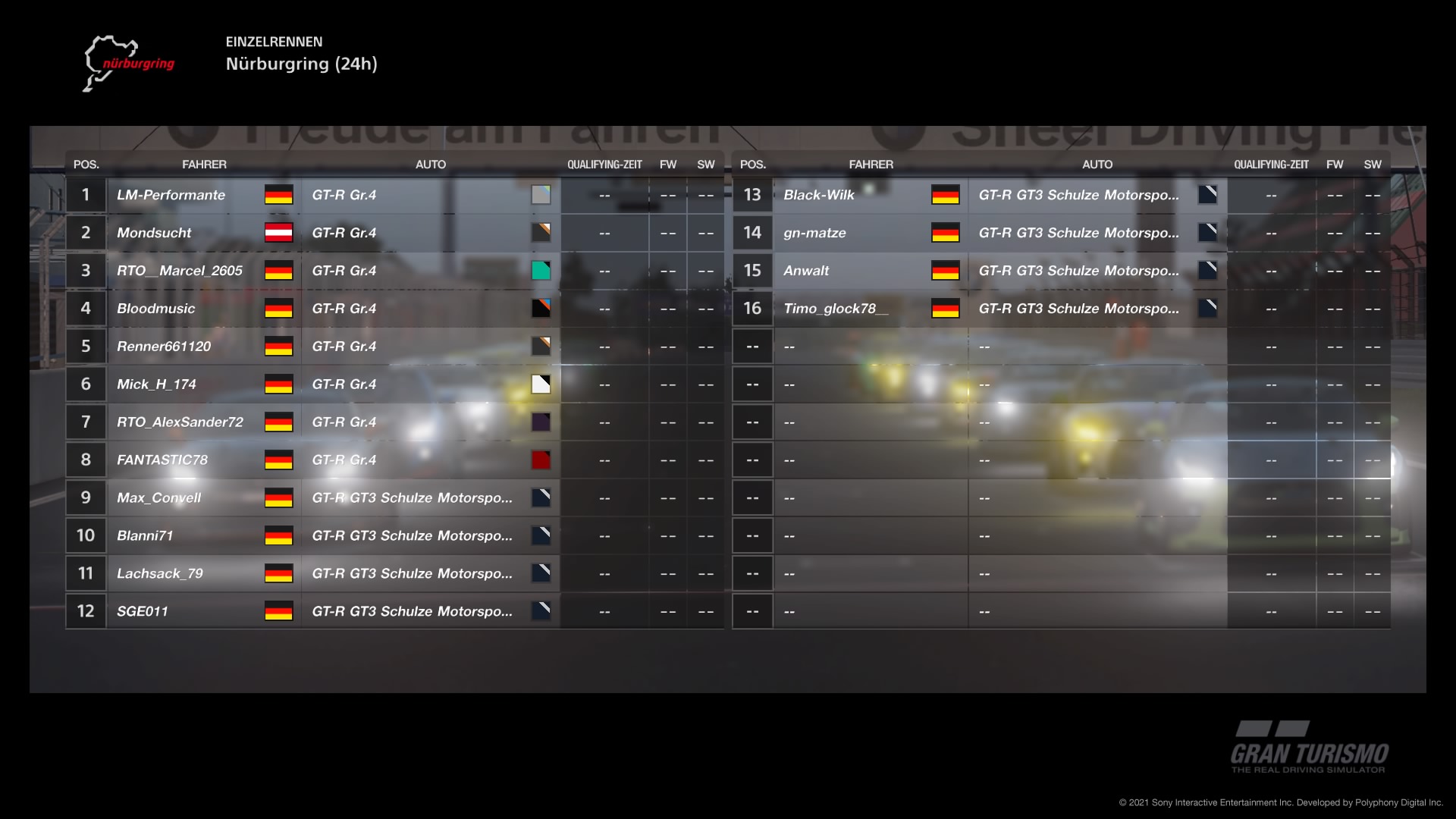Click the flag icon for Timo_glock78__
1456x819 pixels.
tap(946, 309)
